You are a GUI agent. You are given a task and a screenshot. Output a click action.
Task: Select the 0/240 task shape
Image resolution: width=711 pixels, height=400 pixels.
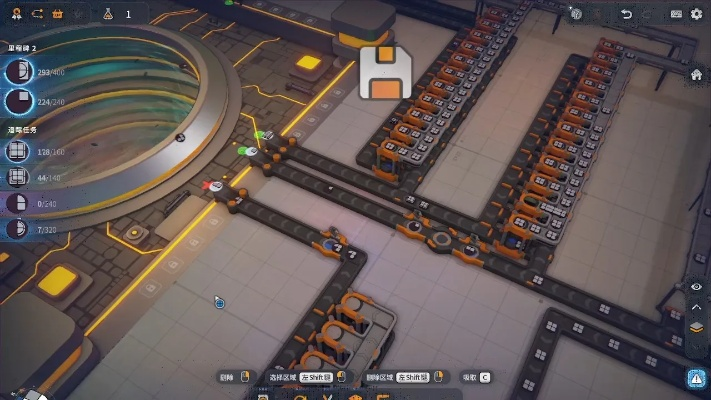pyautogui.click(x=17, y=203)
